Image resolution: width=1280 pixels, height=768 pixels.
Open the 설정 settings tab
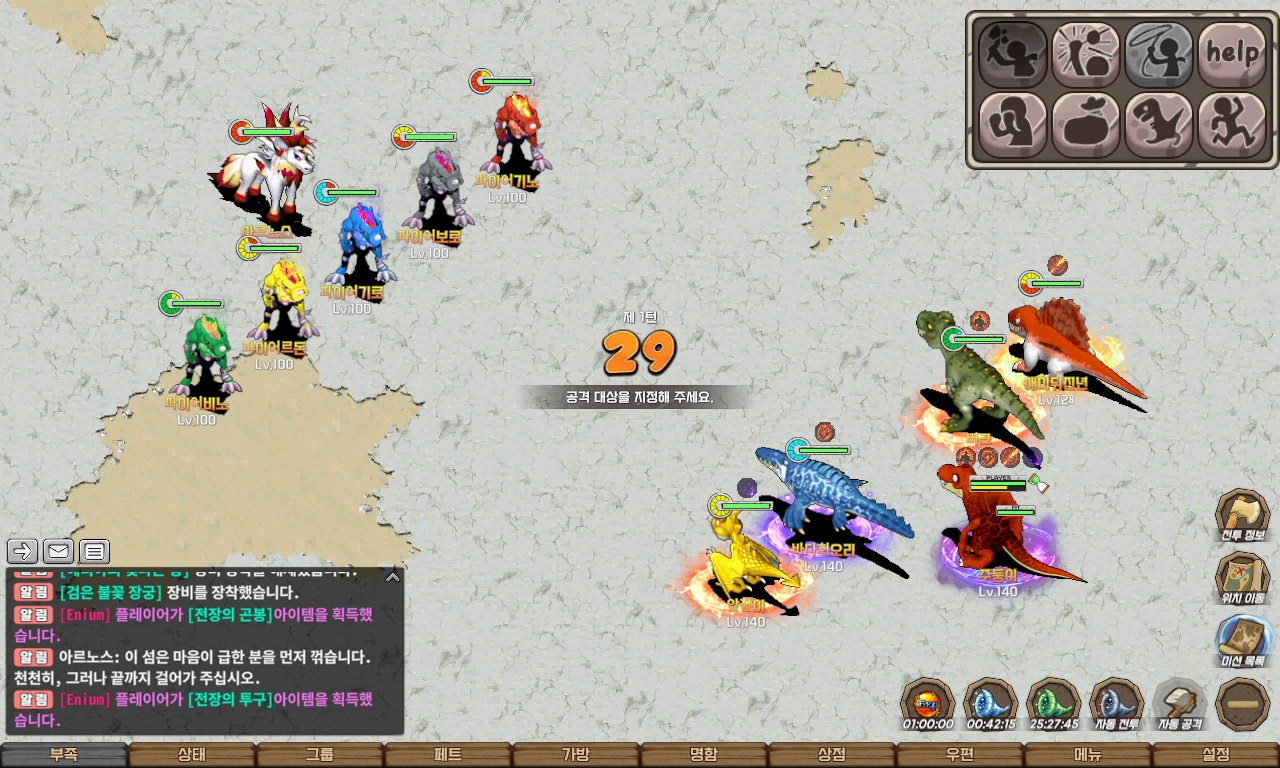pyautogui.click(x=1216, y=755)
